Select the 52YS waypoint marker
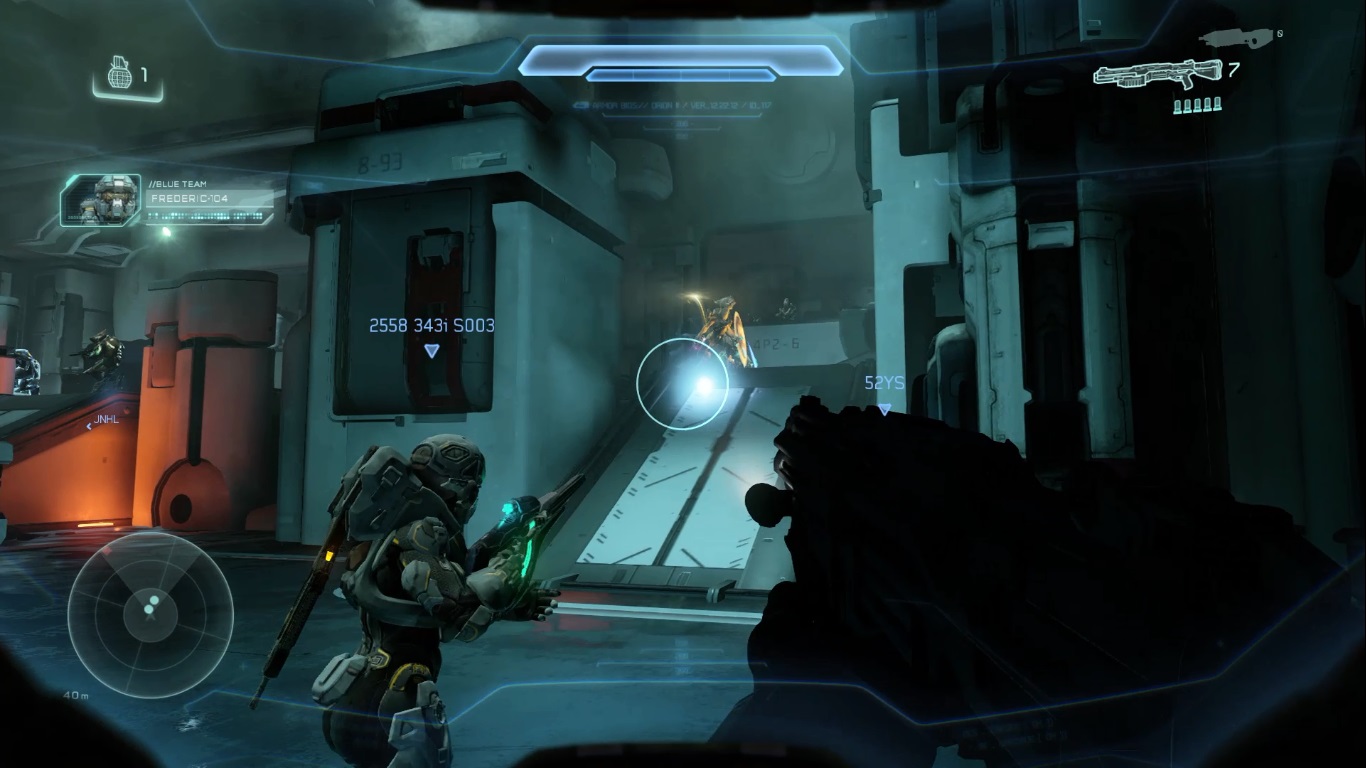 coord(884,408)
